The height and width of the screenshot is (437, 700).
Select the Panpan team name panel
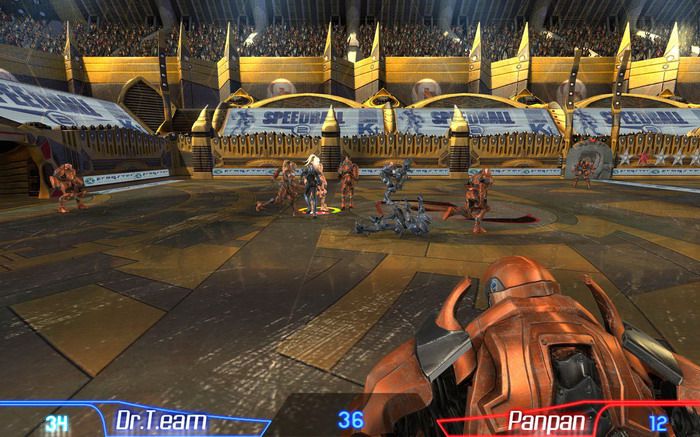[x=547, y=421]
